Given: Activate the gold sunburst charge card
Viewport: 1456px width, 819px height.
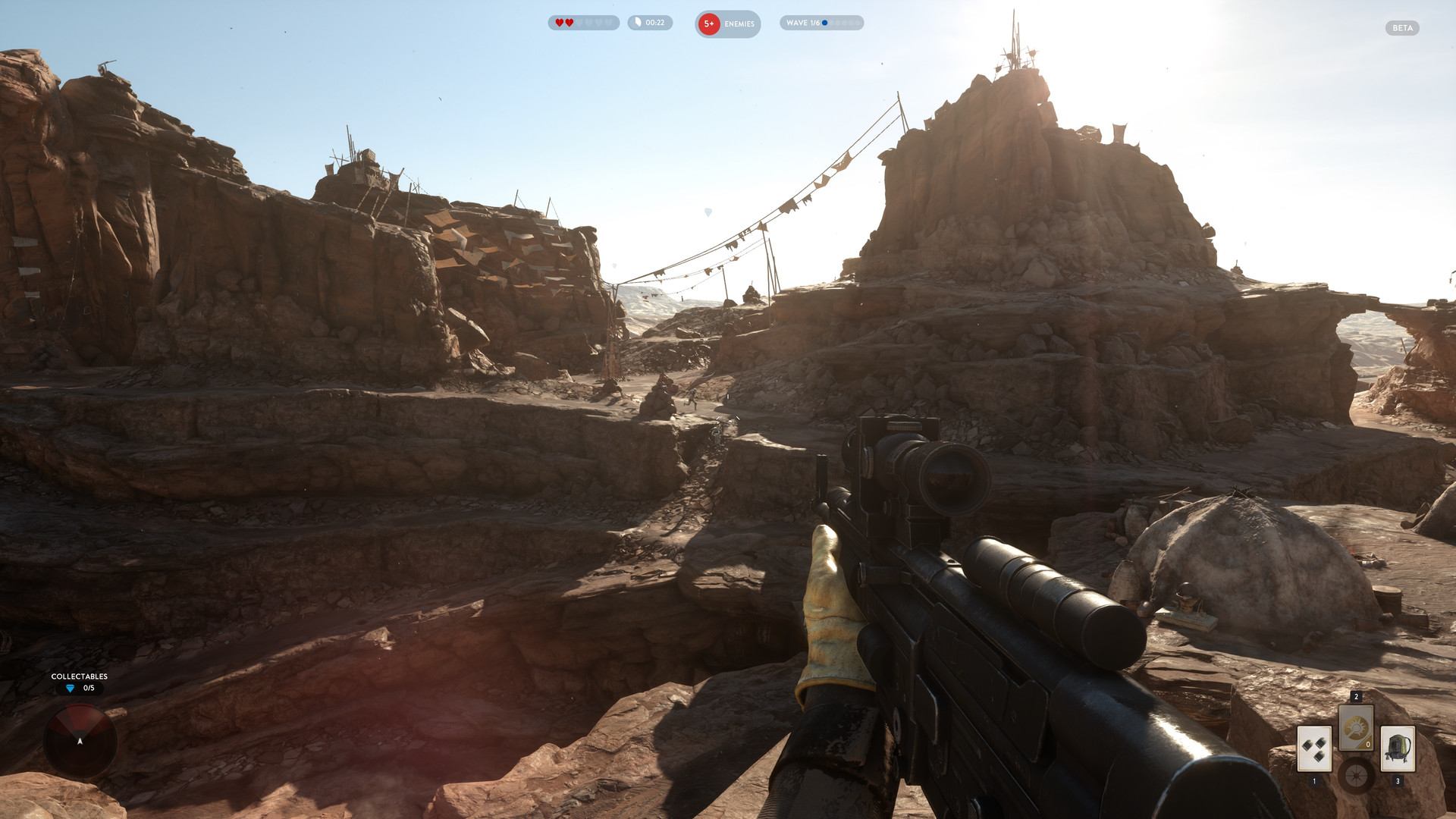Looking at the screenshot, I should [1356, 728].
